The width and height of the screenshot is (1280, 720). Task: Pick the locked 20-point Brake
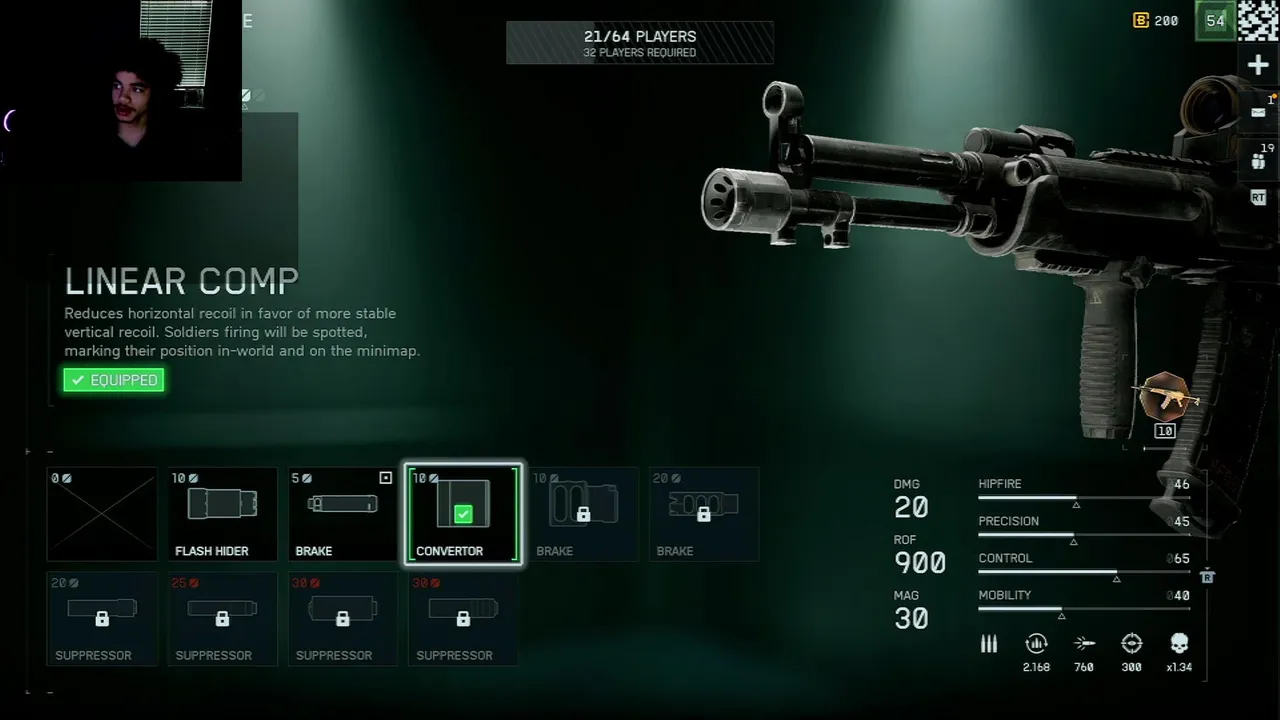[x=703, y=514]
